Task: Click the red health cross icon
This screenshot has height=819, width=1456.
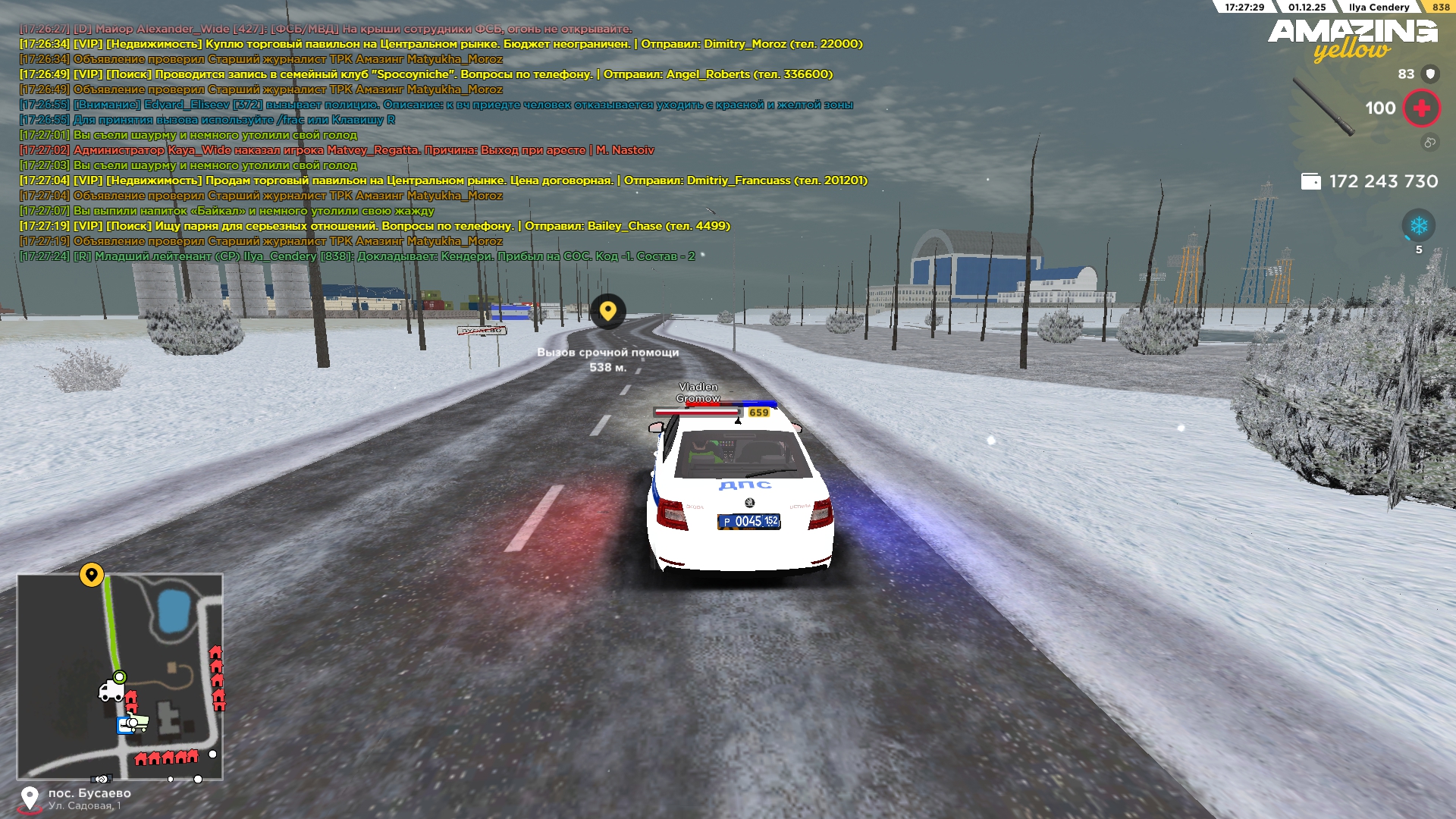Action: [x=1421, y=108]
